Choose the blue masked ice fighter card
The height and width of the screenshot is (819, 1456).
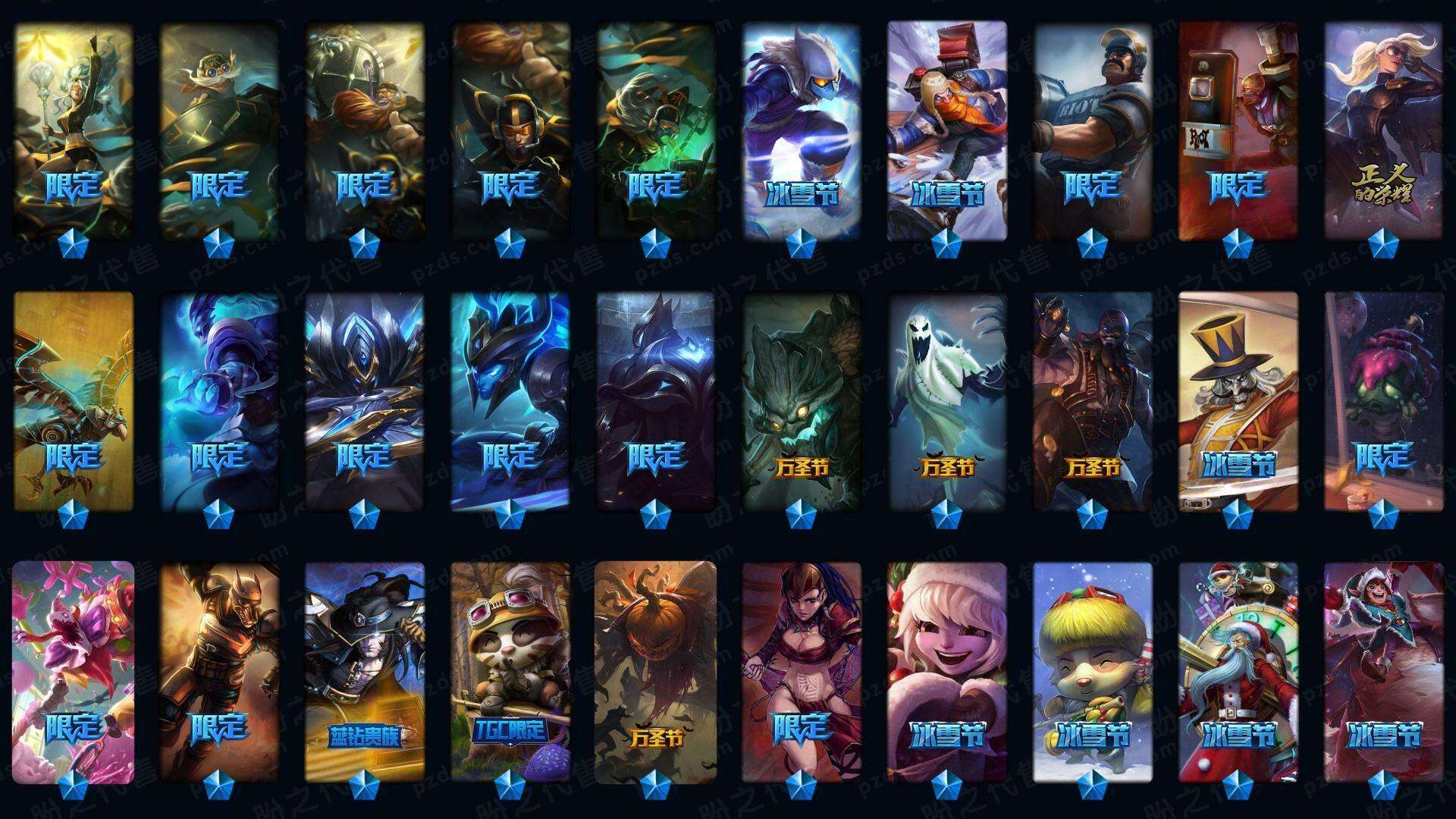click(802, 129)
